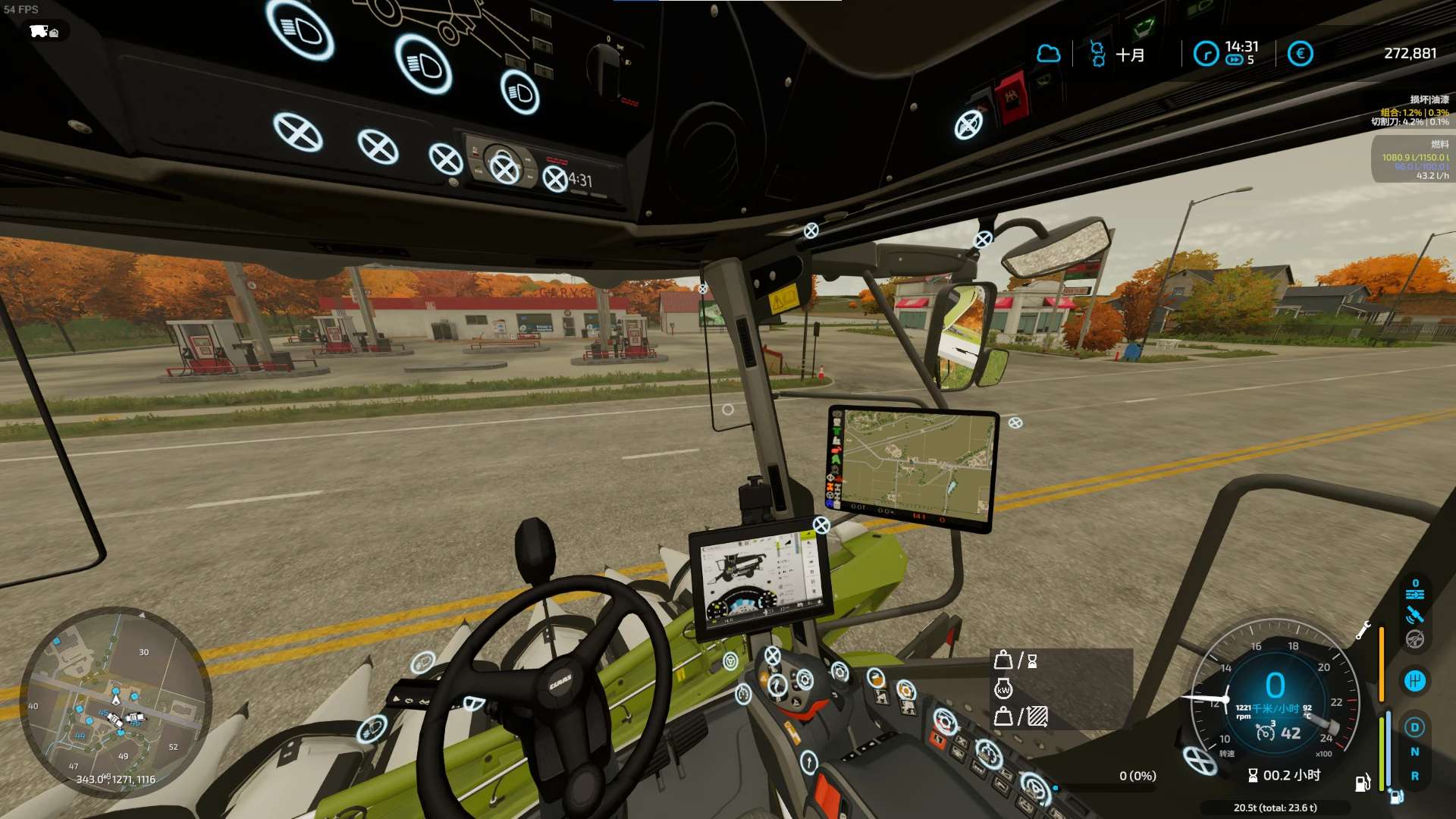Image resolution: width=1456 pixels, height=819 pixels.
Task: Click the clock time-scale icon
Action: tap(1206, 54)
